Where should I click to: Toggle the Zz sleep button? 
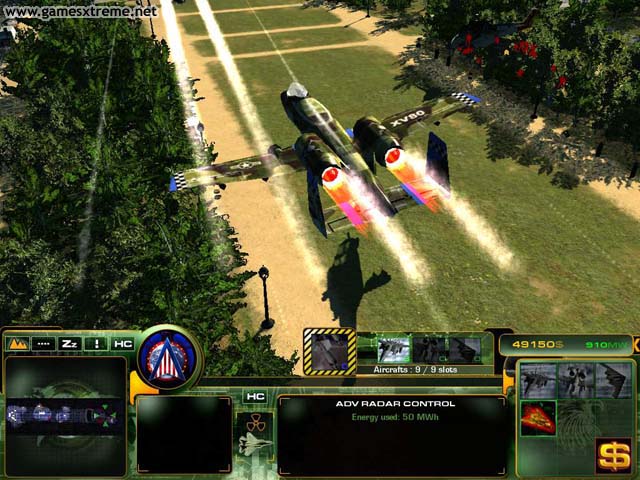pyautogui.click(x=70, y=342)
